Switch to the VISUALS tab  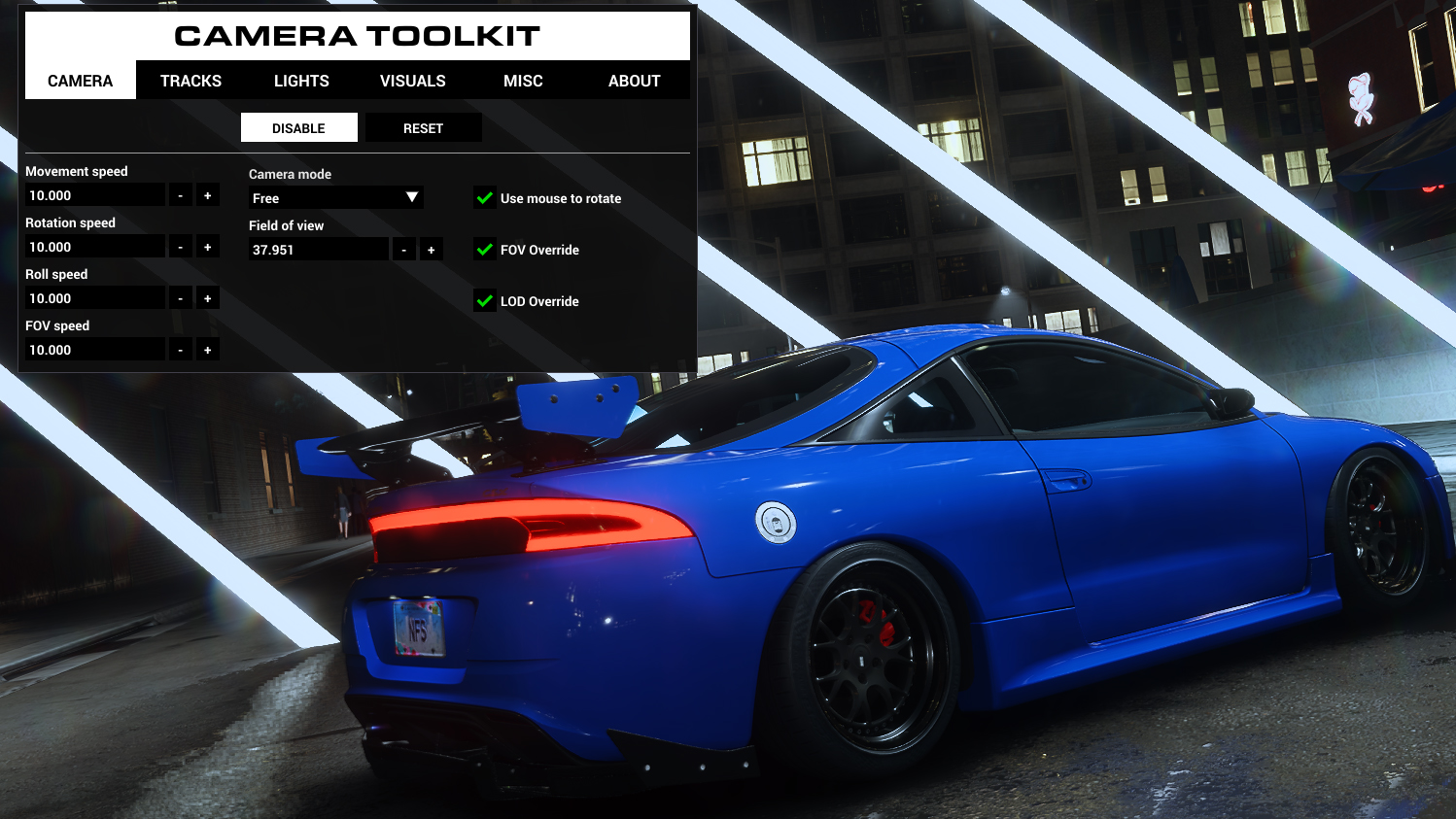pyautogui.click(x=412, y=81)
